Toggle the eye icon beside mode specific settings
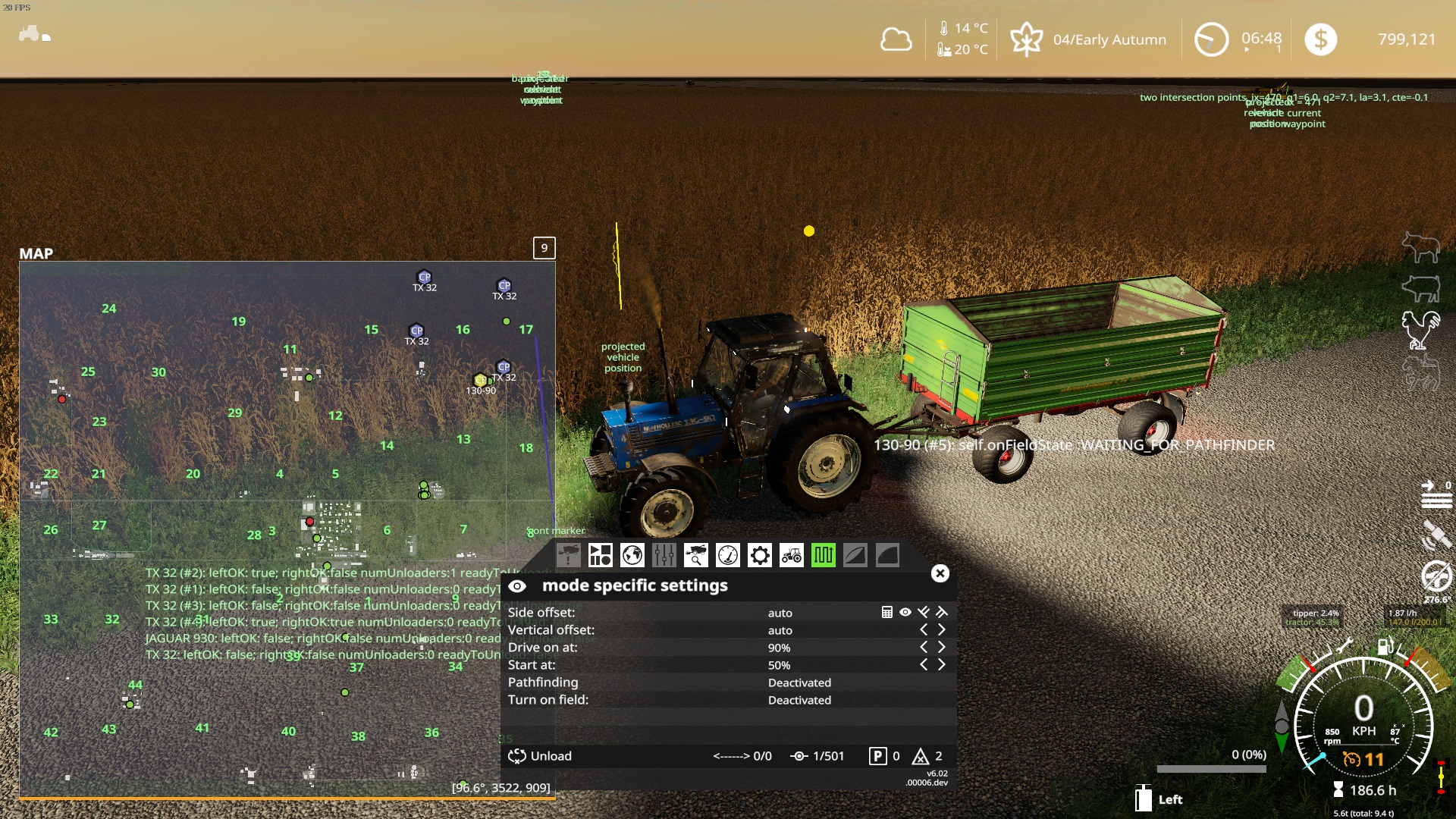Screen dimensions: 1456x819 pyautogui.click(x=517, y=586)
